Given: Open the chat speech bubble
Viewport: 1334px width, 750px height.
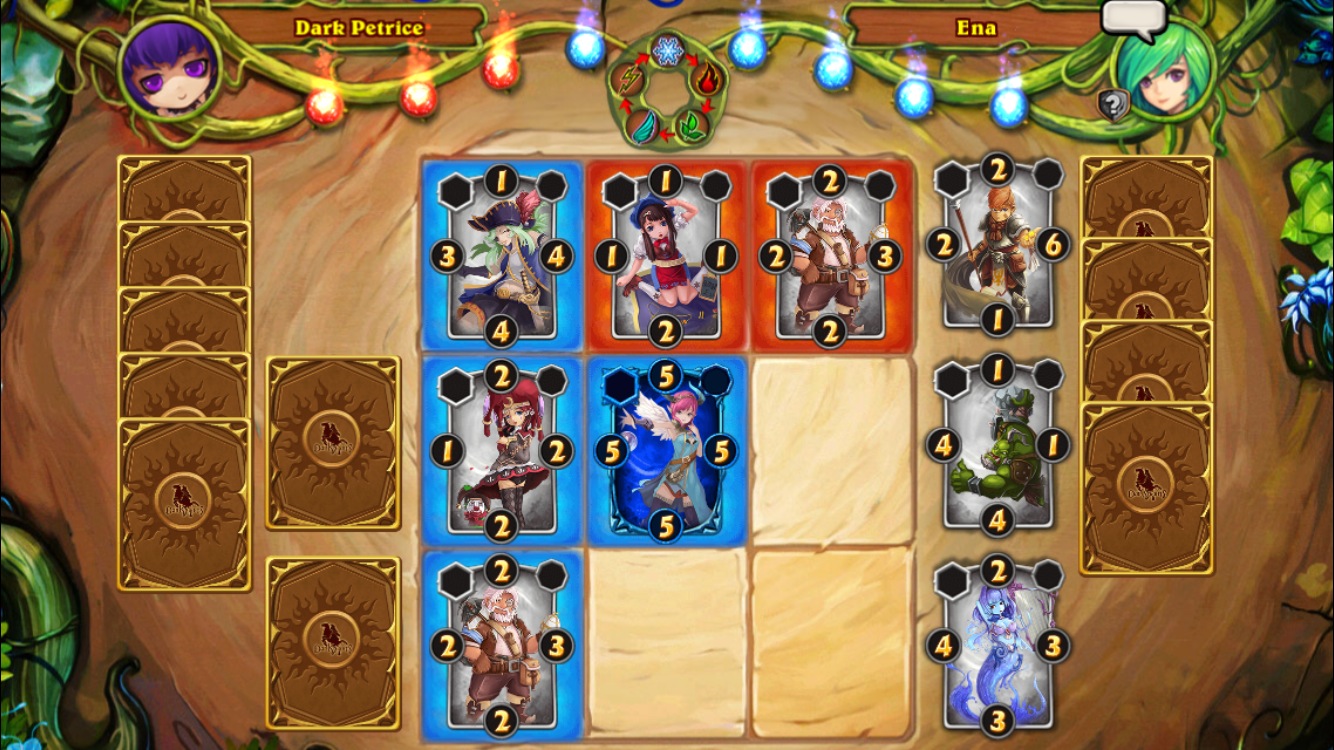Looking at the screenshot, I should [x=1133, y=18].
